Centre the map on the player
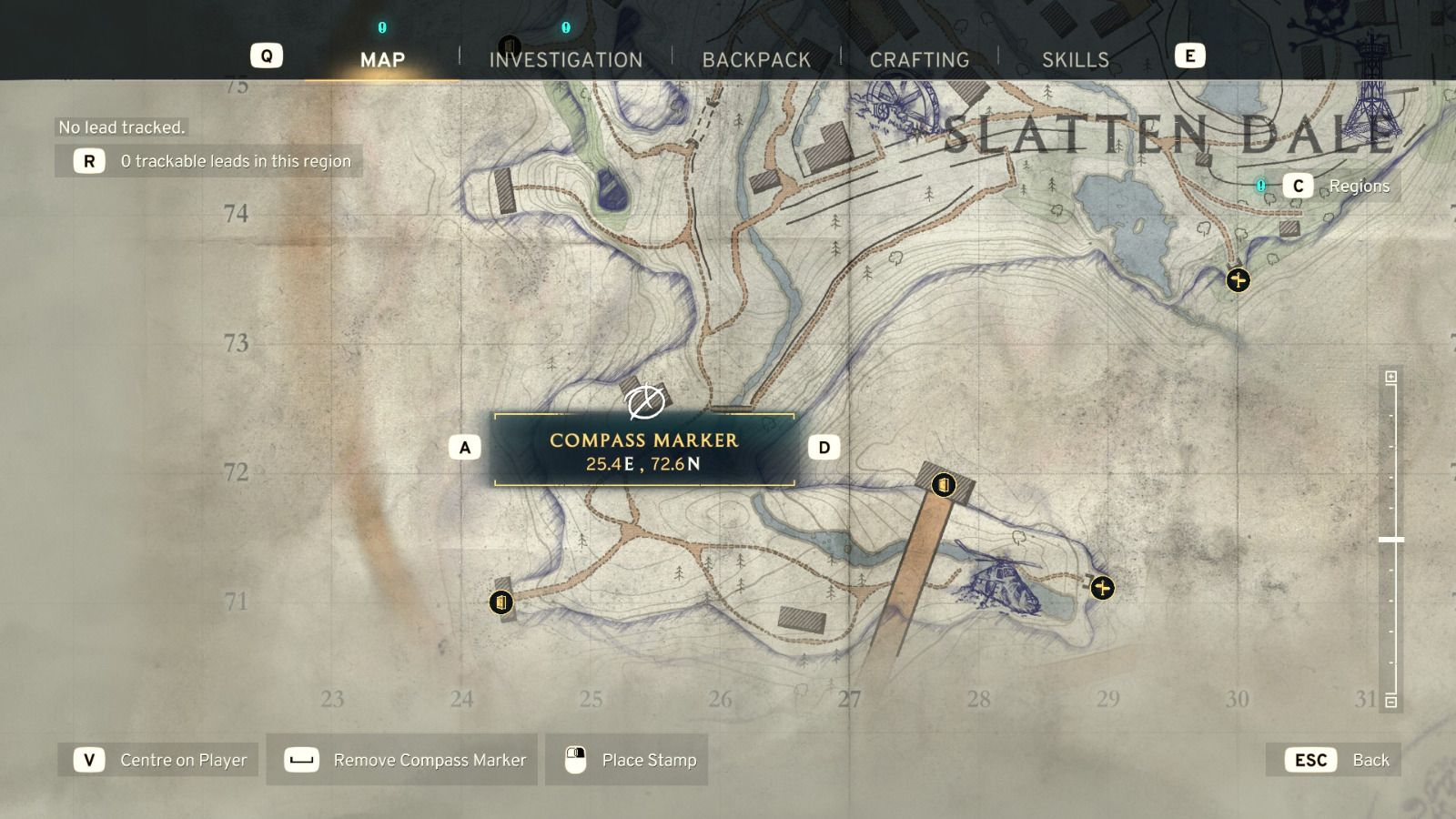This screenshot has height=819, width=1456. [158, 760]
